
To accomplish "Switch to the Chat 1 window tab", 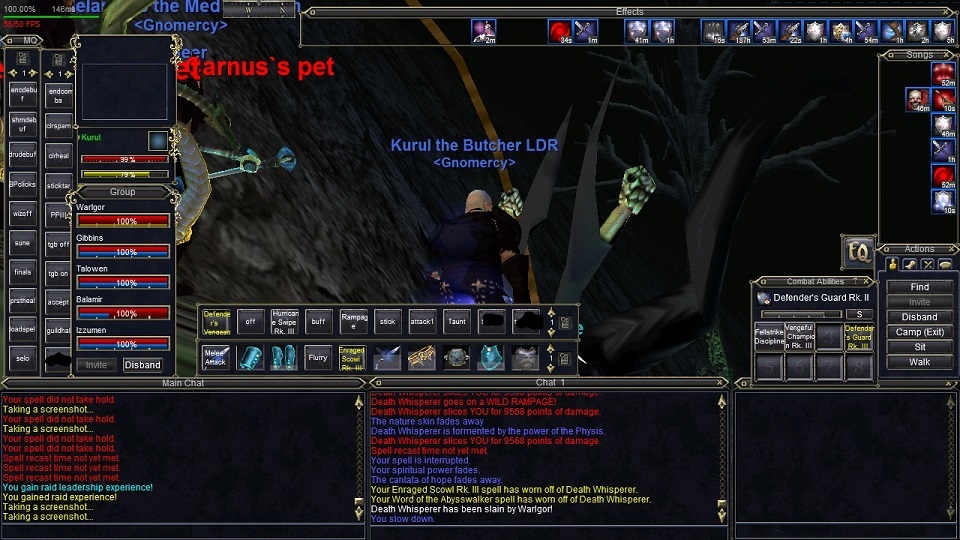I will click(x=551, y=383).
